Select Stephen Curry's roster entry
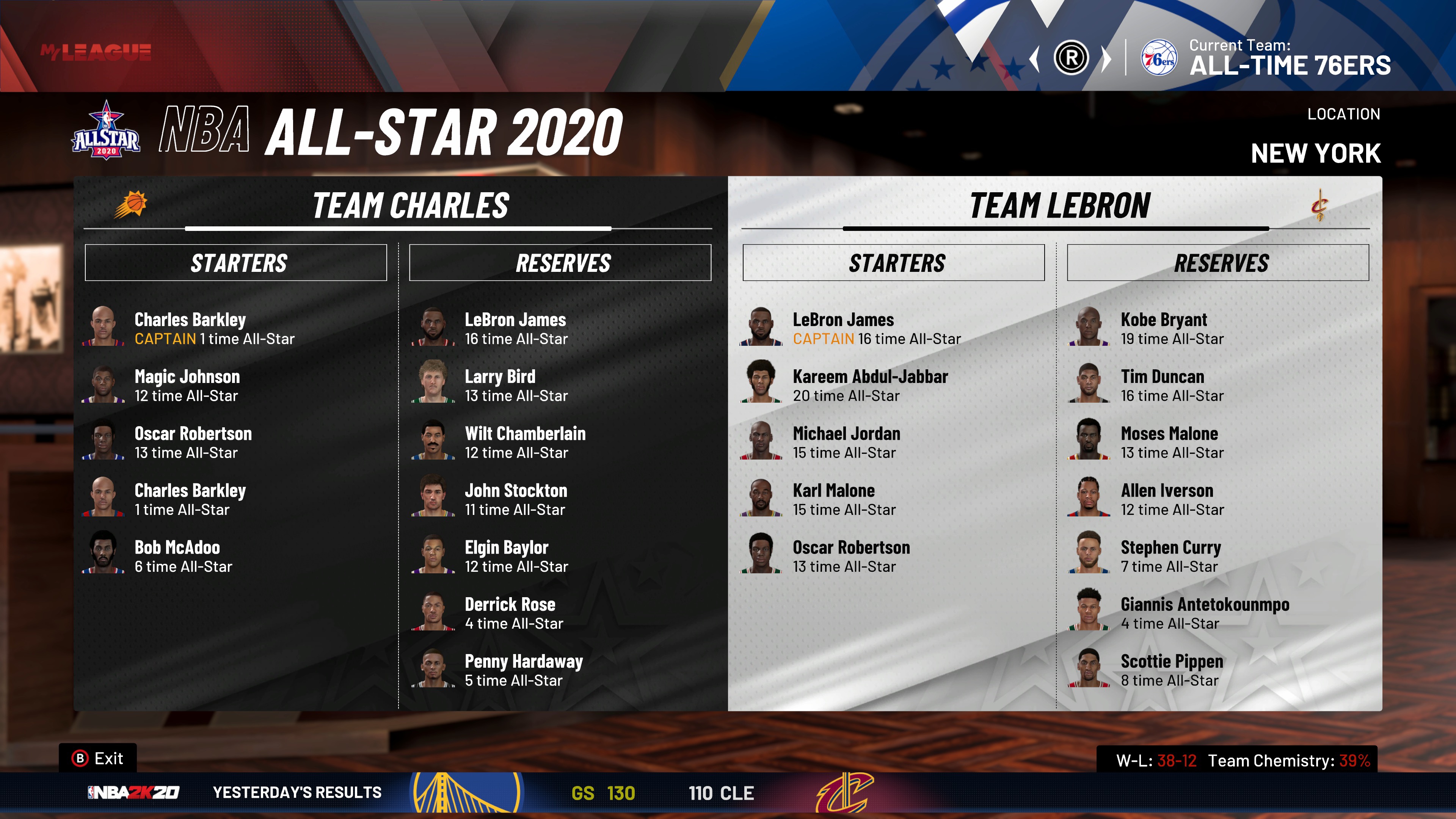 tap(1170, 556)
